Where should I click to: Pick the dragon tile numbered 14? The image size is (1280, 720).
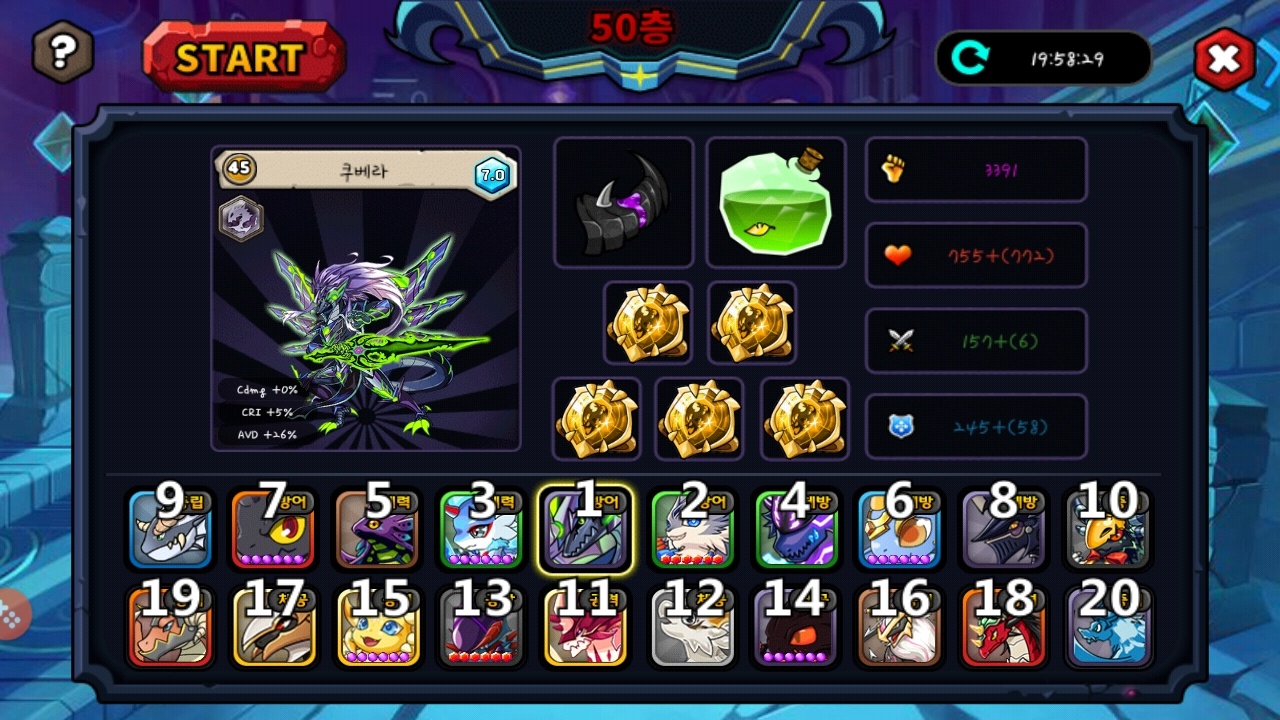pyautogui.click(x=796, y=627)
